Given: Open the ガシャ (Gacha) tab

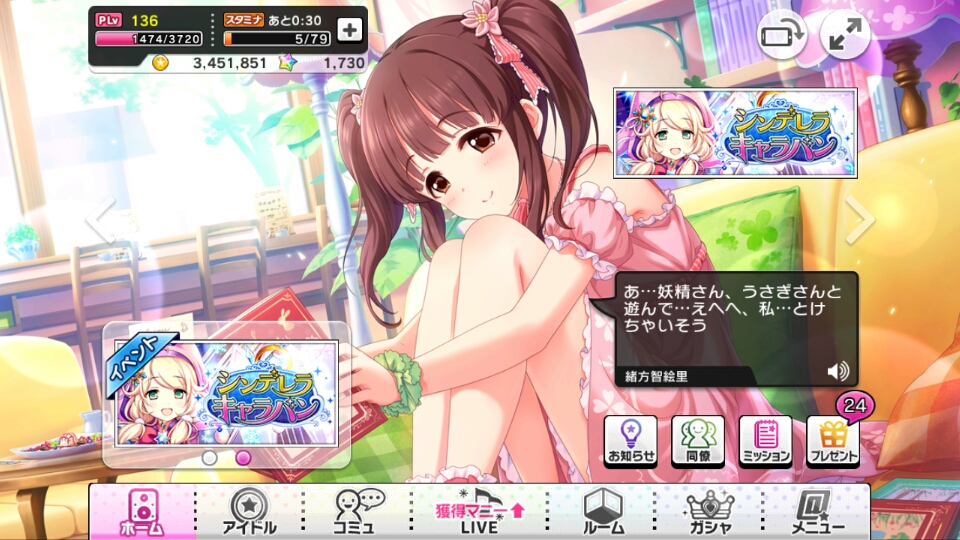Looking at the screenshot, I should click(713, 512).
